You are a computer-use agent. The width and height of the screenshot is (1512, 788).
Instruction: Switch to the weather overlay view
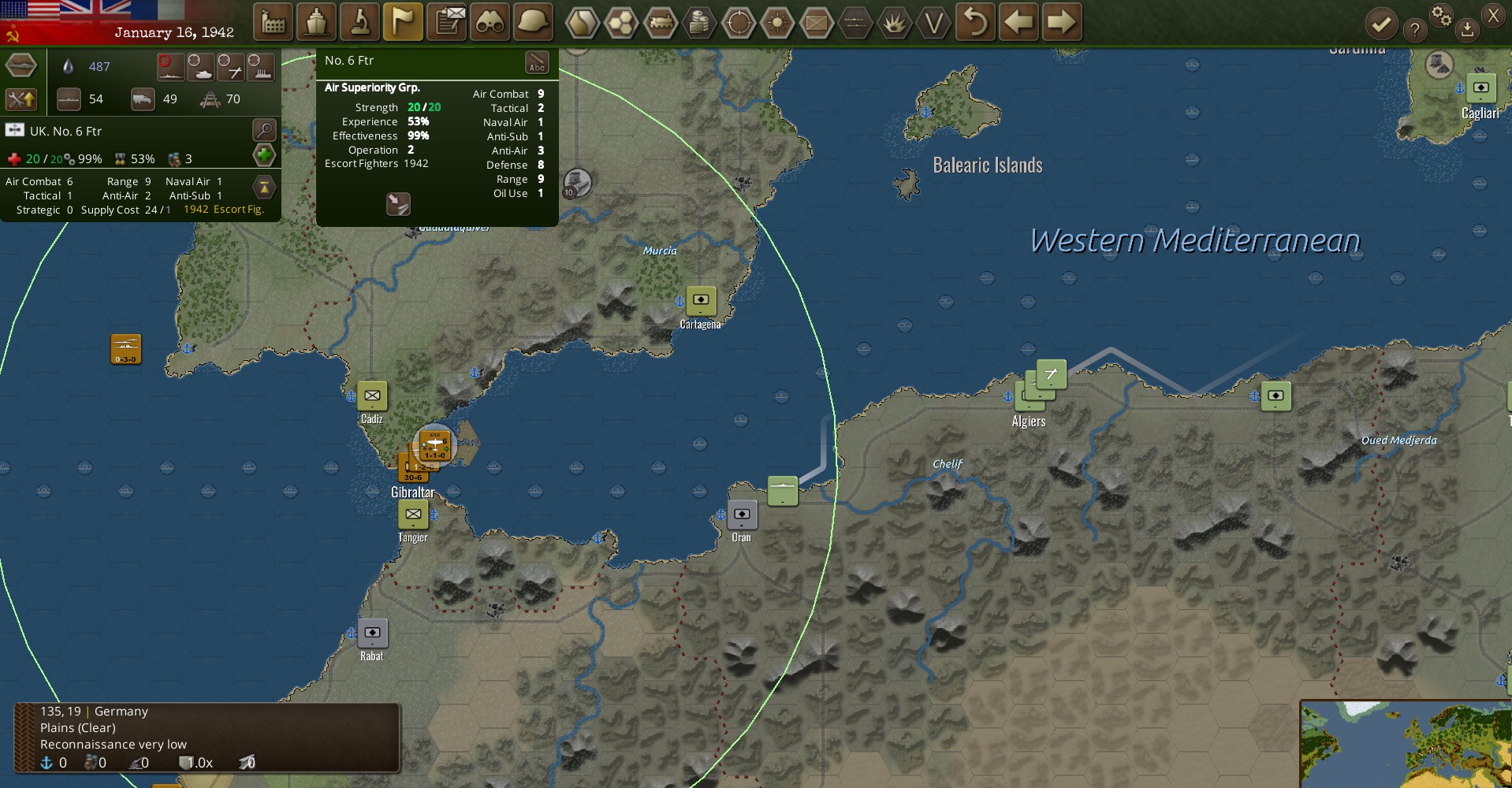(779, 24)
